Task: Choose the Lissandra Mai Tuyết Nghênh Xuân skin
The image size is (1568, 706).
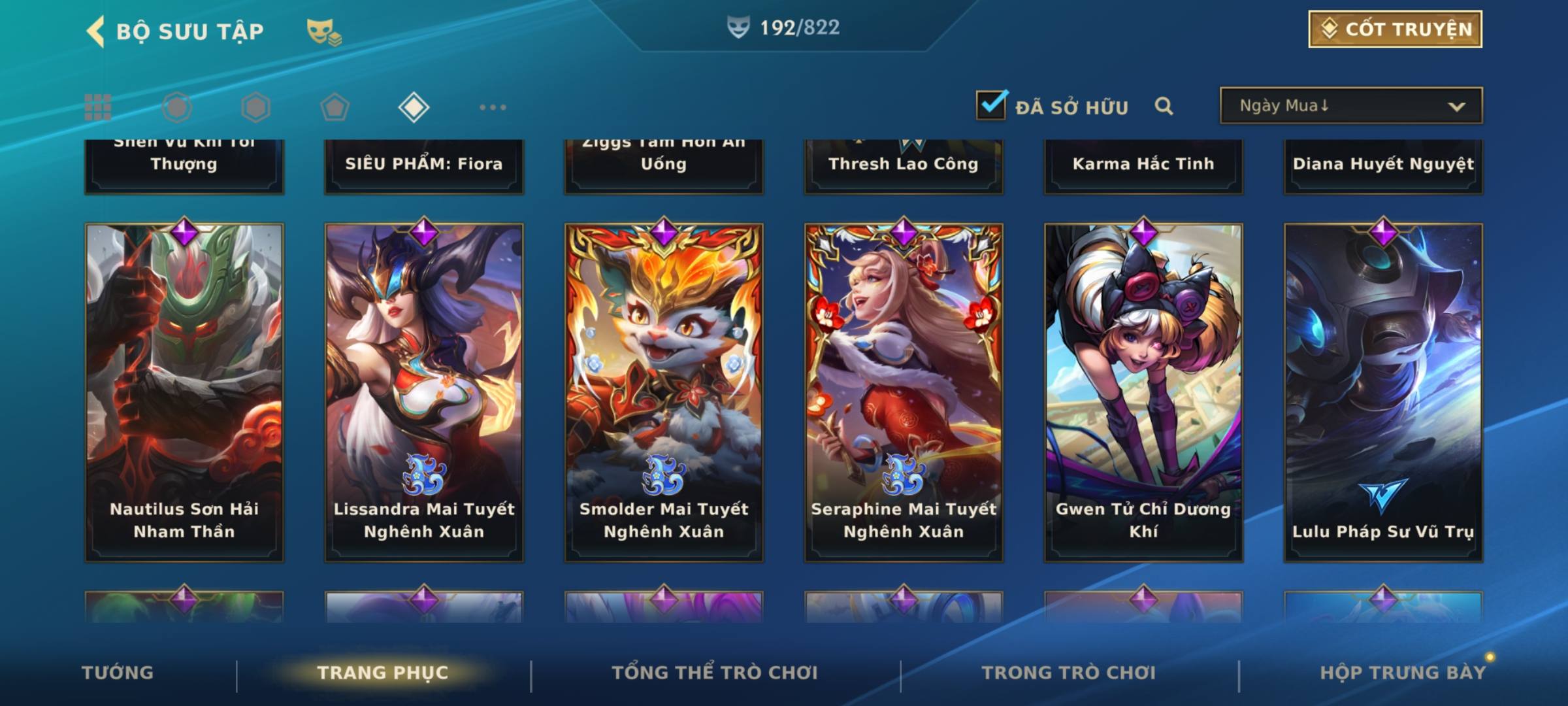Action: [x=424, y=392]
